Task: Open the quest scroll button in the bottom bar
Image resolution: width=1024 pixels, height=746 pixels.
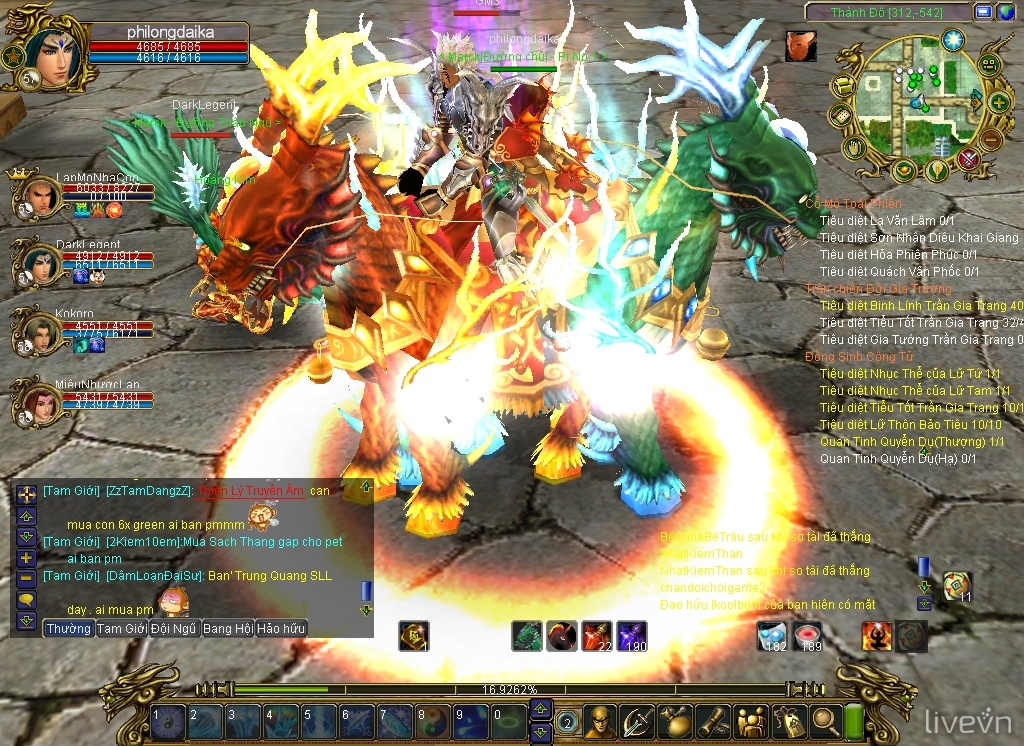Action: 711,719
